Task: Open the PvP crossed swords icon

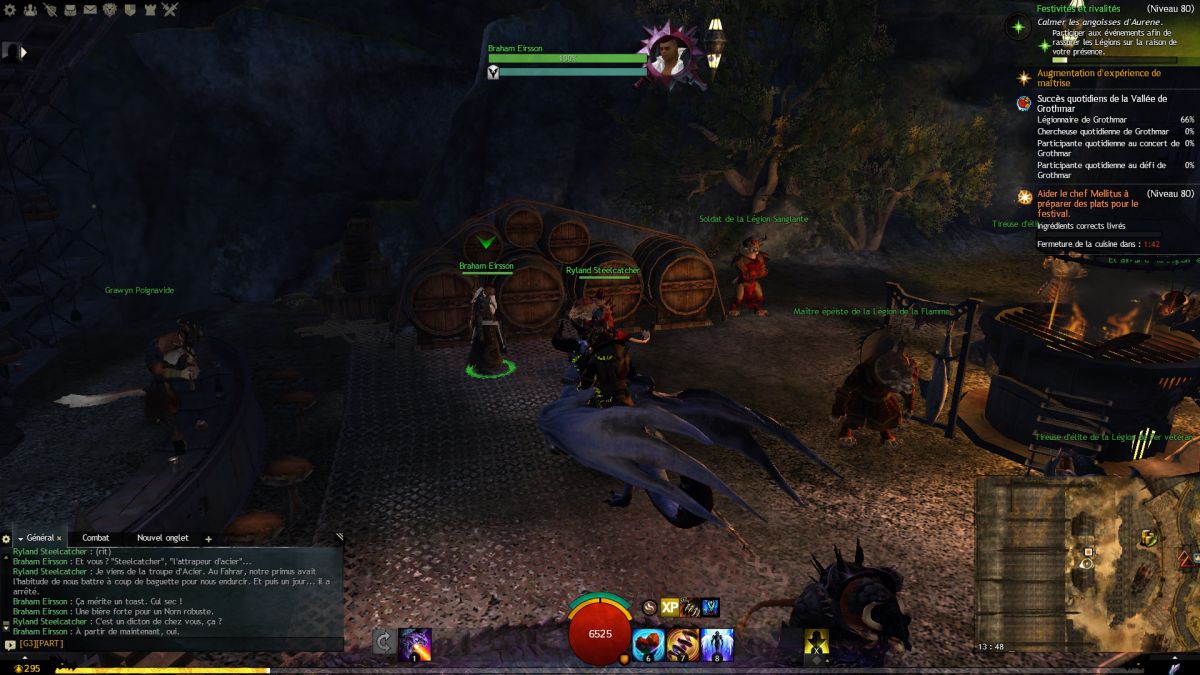Action: tap(170, 10)
